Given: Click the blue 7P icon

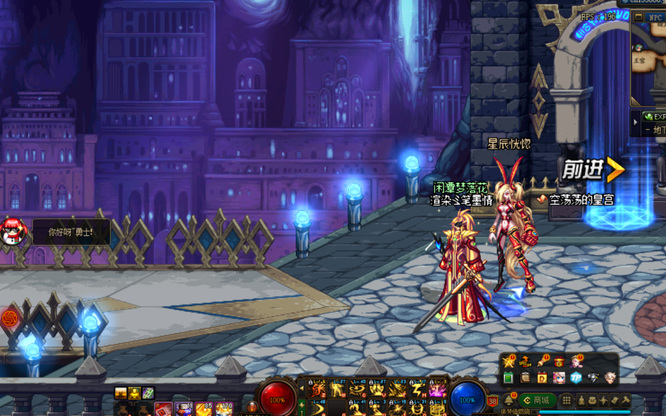Looking at the screenshot, I should click(576, 378).
